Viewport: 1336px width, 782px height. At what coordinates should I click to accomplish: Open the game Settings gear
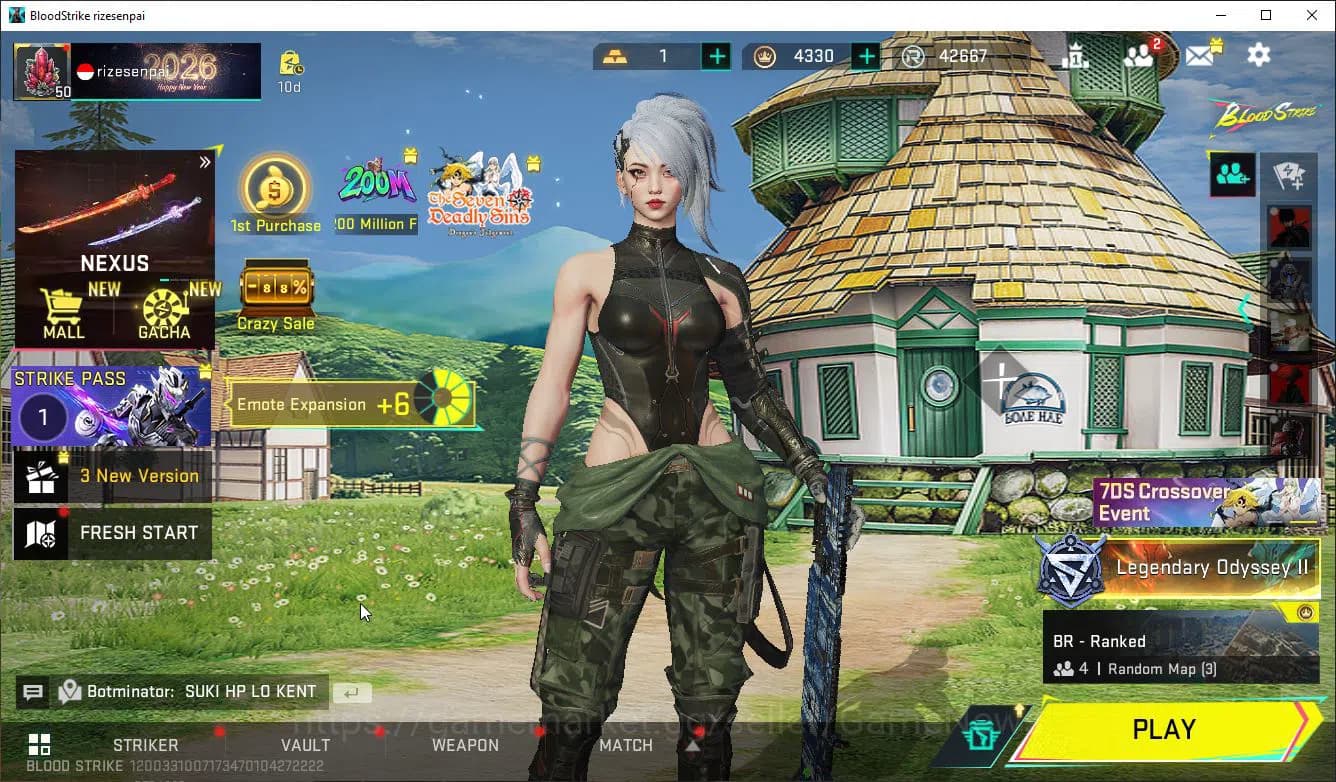click(x=1258, y=55)
